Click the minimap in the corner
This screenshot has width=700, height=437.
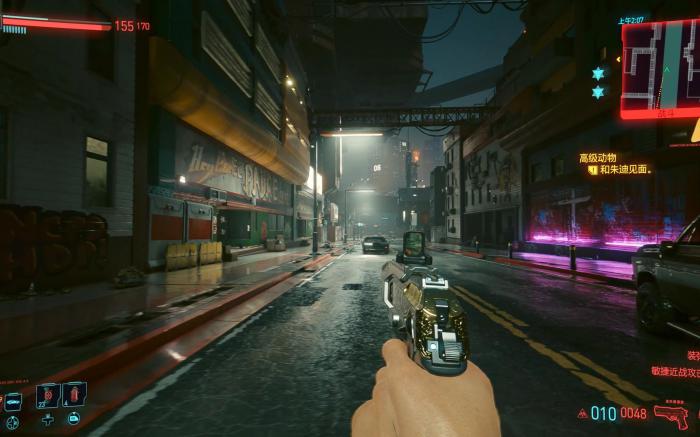point(659,66)
